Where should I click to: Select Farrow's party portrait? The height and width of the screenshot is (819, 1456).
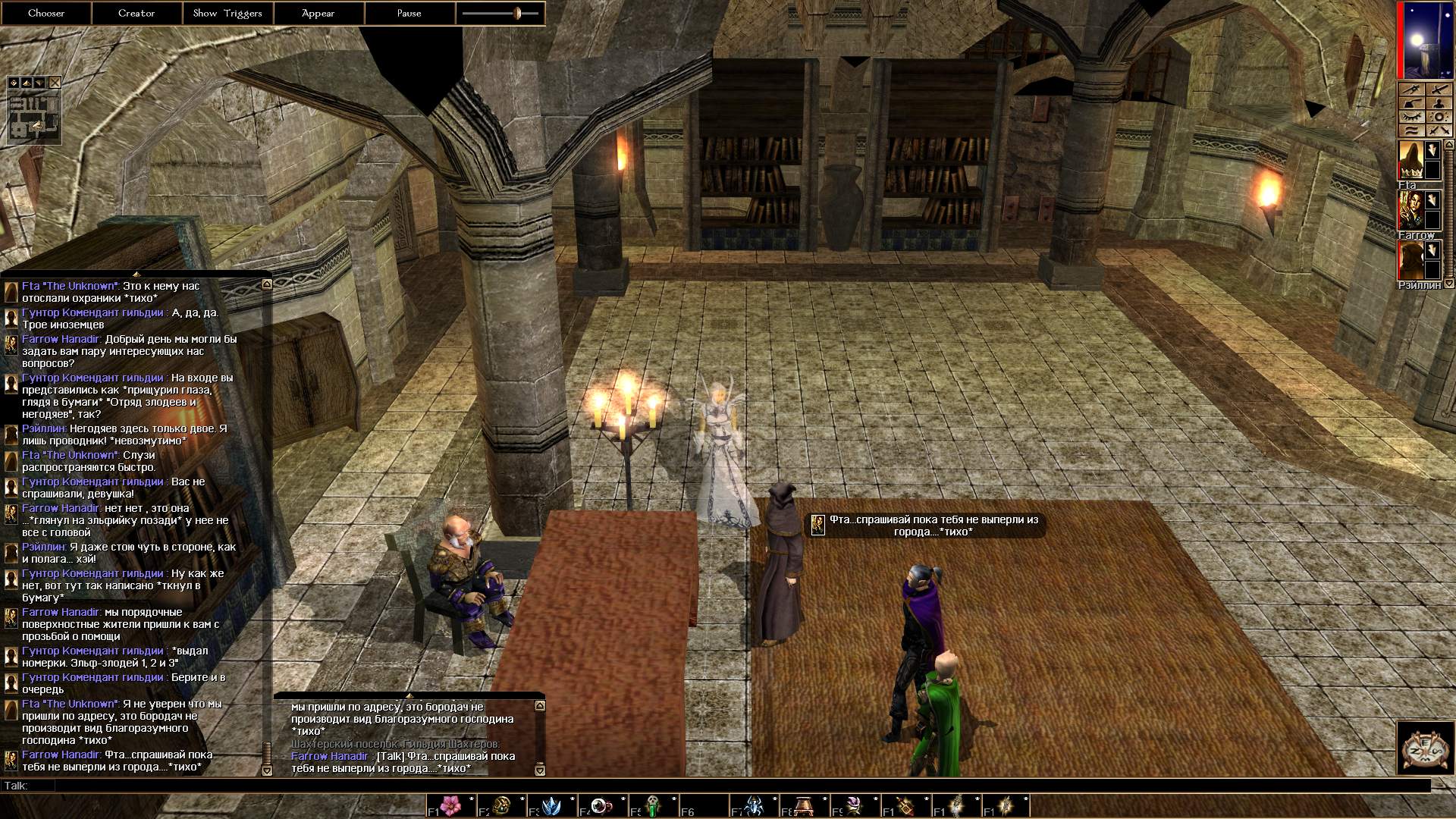pos(1410,210)
